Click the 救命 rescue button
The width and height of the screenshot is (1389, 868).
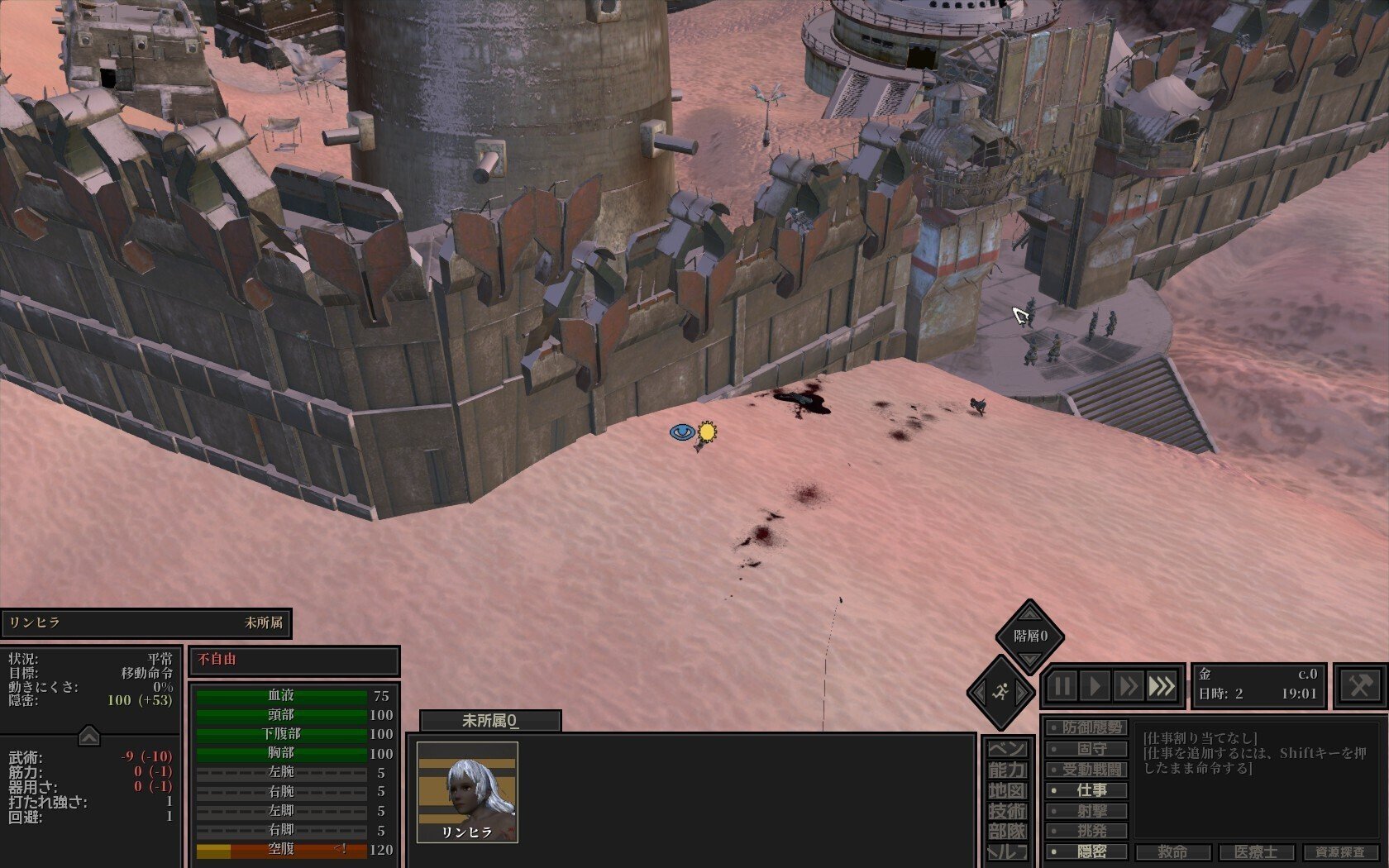[x=1172, y=852]
